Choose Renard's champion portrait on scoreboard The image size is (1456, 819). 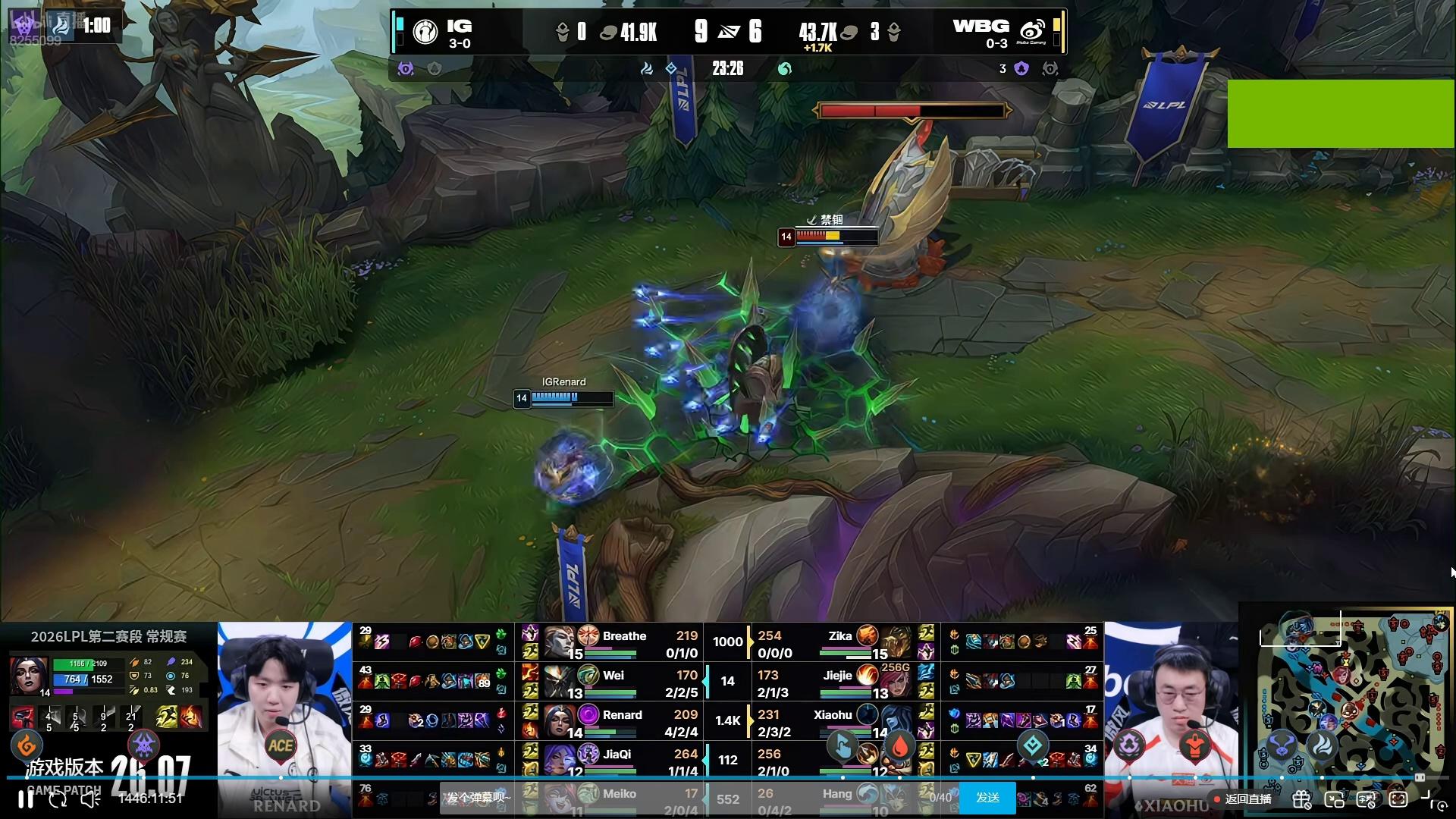[x=559, y=720]
